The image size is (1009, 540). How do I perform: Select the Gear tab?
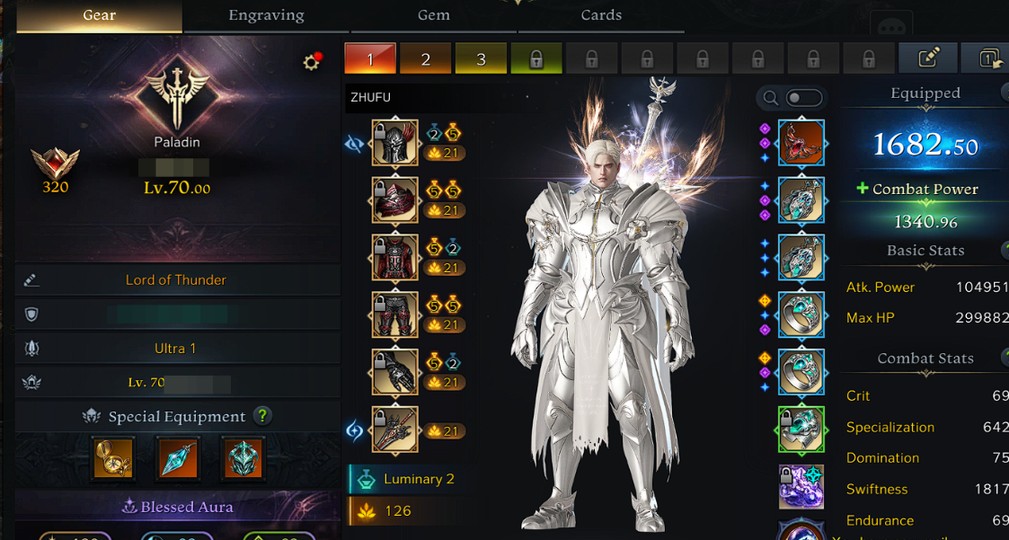tap(99, 15)
